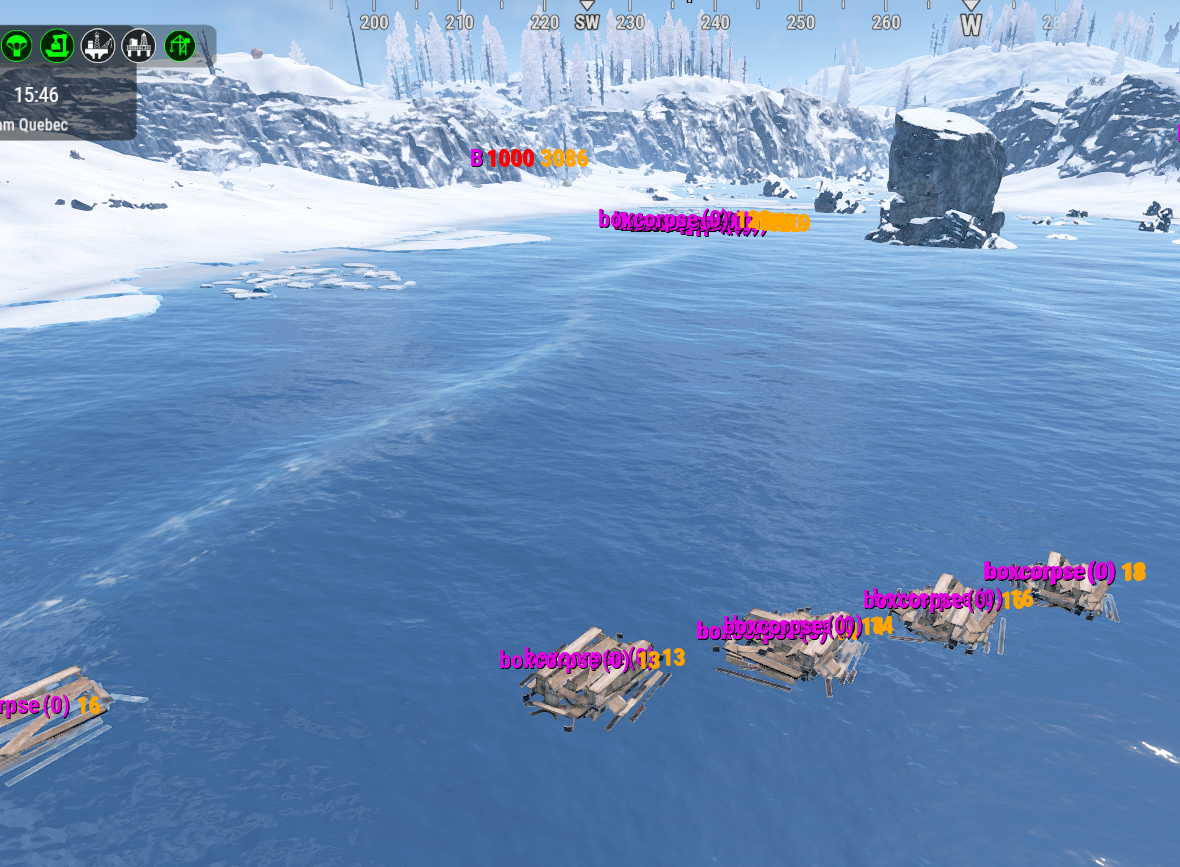
Task: Click the green airdrop parachute icon
Action: click(17, 45)
